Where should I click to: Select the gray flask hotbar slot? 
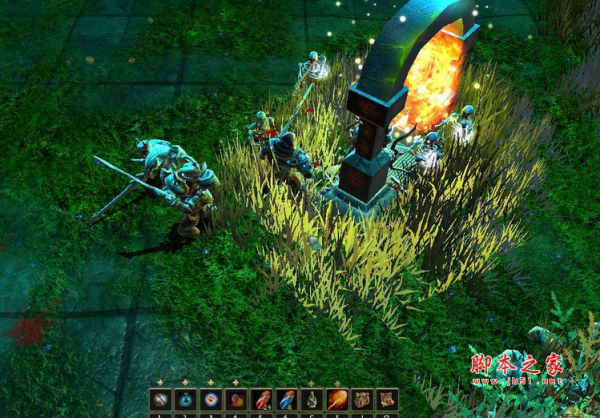pos(312,400)
